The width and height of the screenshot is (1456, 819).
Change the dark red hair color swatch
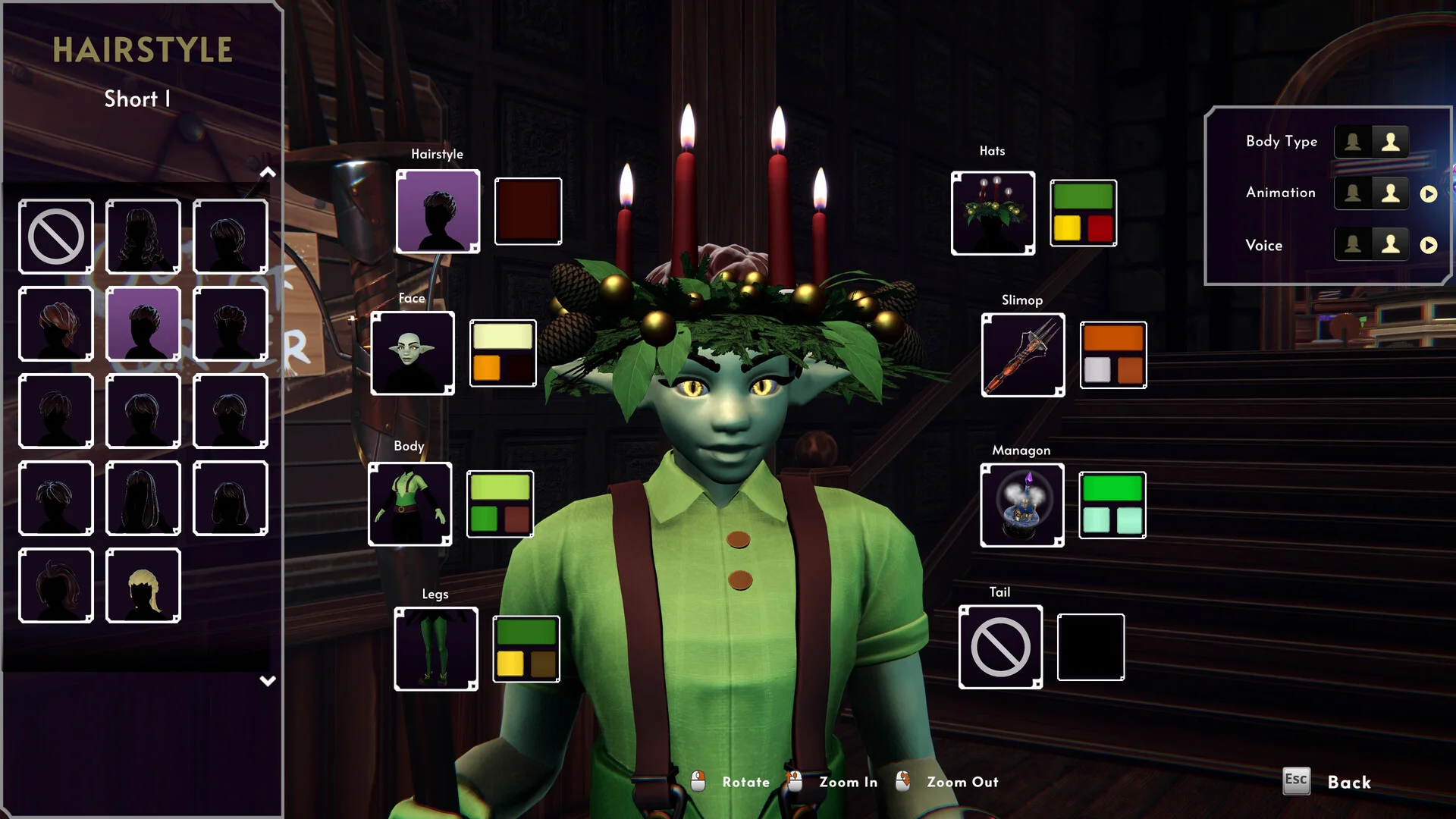pos(528,212)
